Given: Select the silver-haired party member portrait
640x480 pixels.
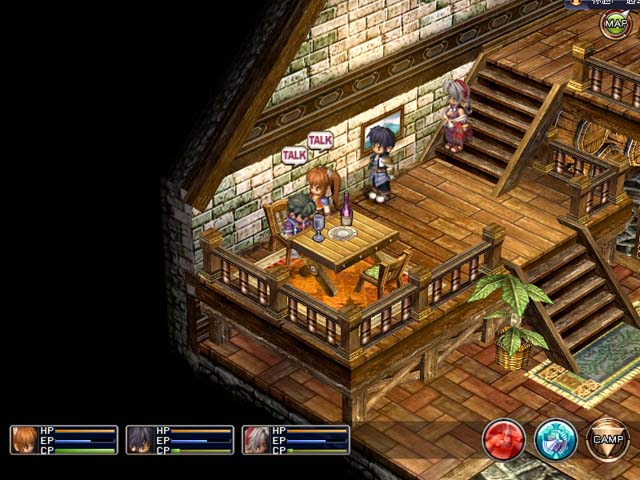Looking at the screenshot, I should click(x=256, y=440).
